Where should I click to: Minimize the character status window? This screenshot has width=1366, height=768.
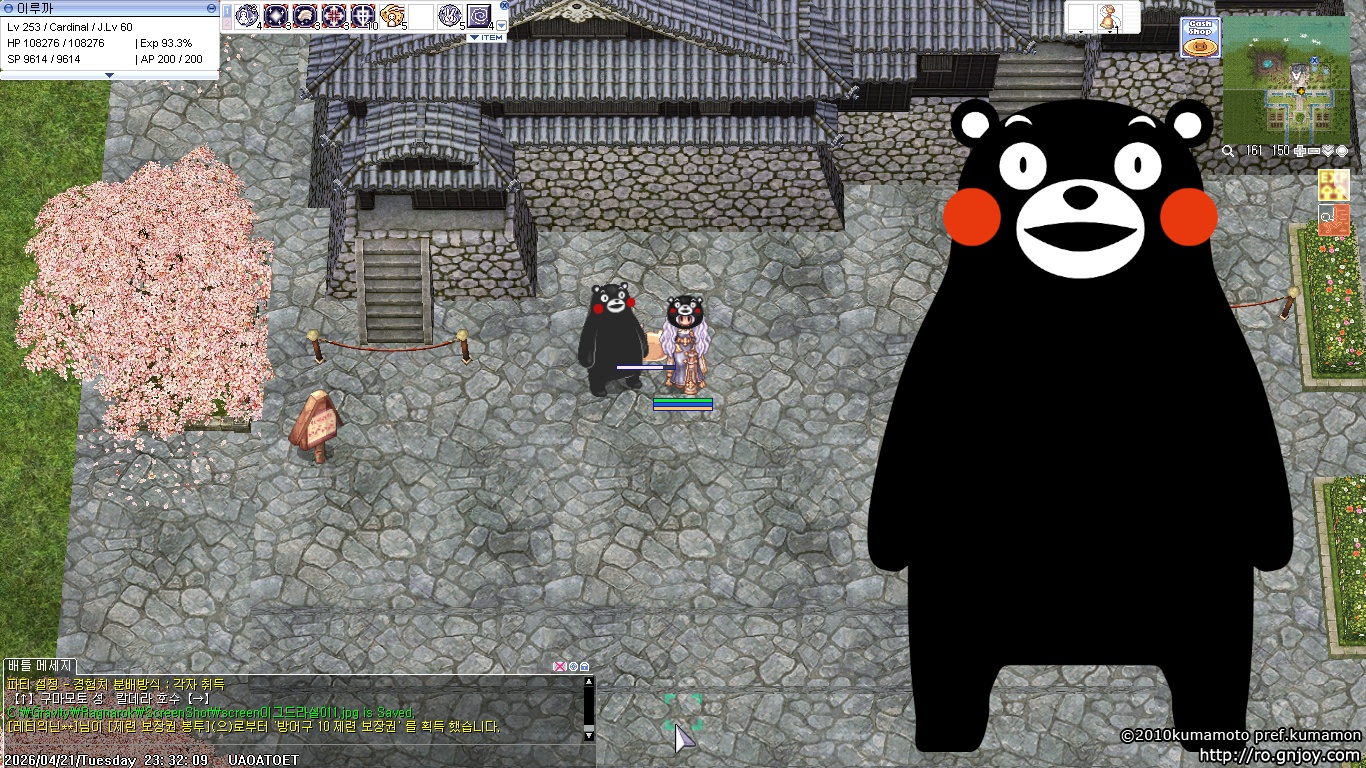211,7
